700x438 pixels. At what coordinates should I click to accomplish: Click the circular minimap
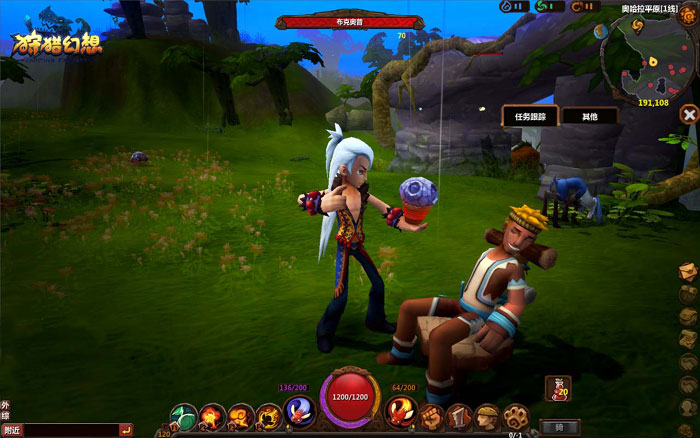tap(650, 54)
